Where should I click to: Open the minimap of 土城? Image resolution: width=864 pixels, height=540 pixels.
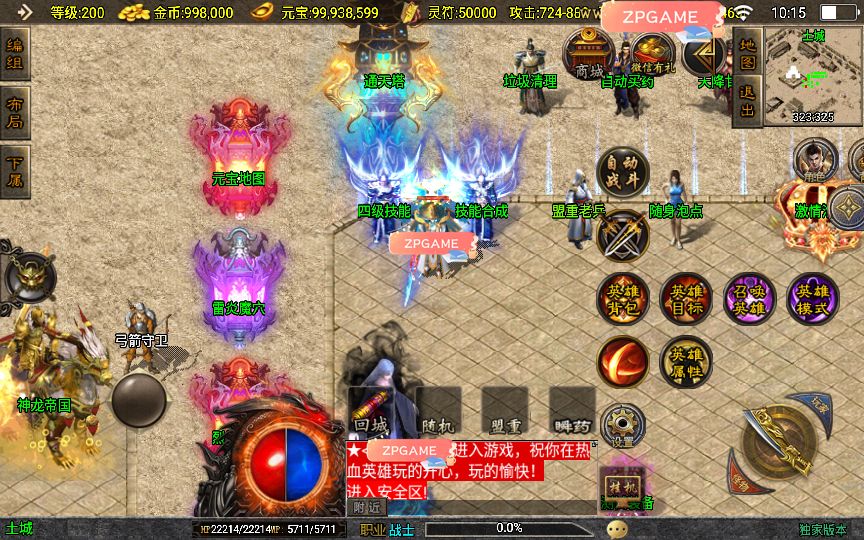(813, 78)
